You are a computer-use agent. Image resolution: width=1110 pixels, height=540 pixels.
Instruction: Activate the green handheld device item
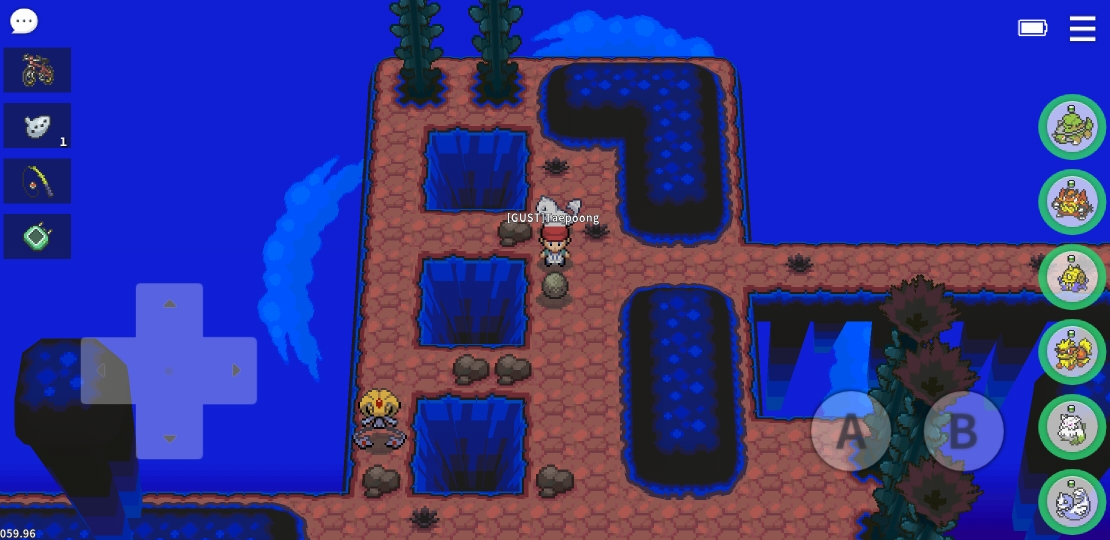[x=37, y=237]
